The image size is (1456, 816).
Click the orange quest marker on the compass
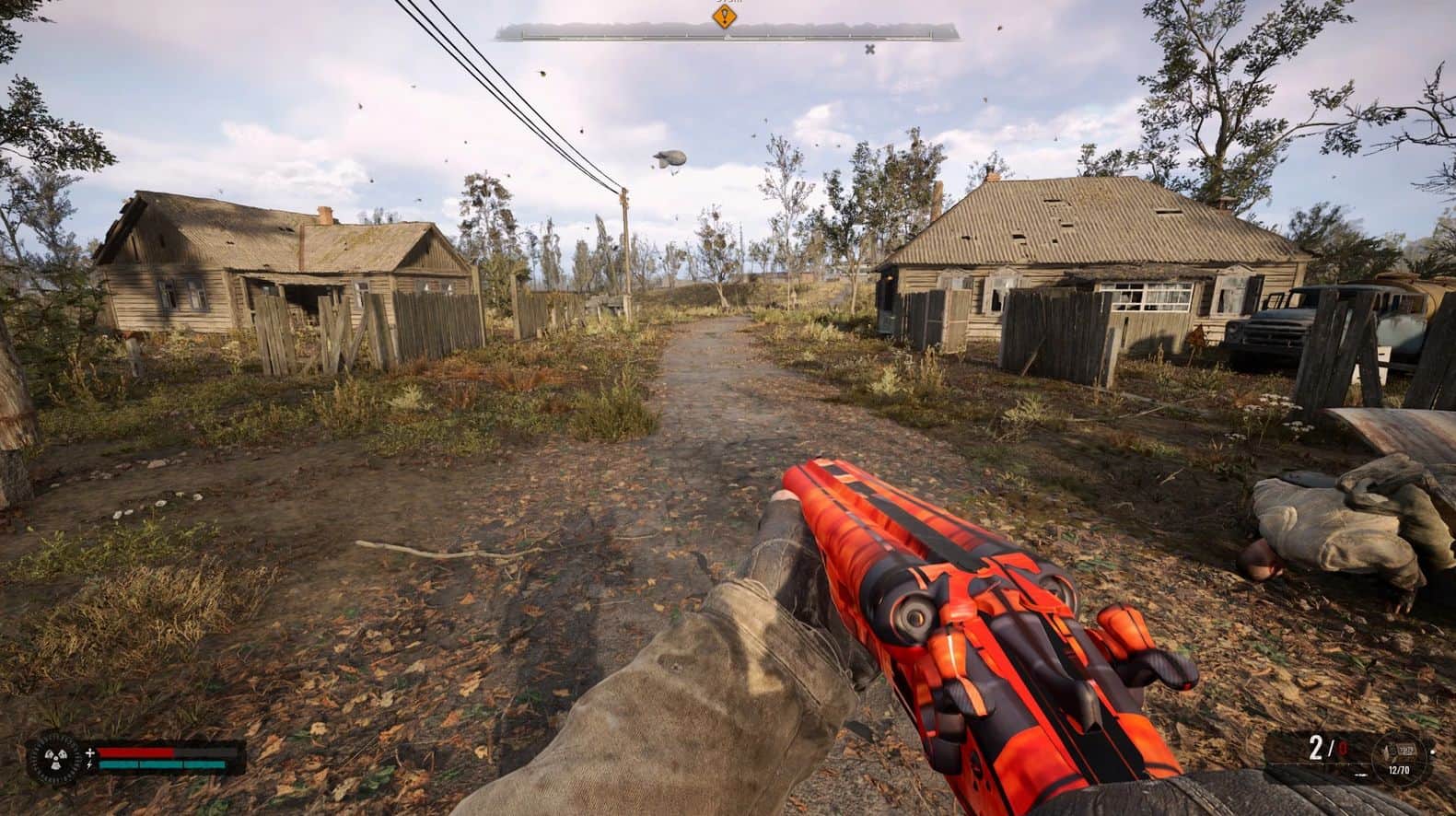[x=727, y=16]
